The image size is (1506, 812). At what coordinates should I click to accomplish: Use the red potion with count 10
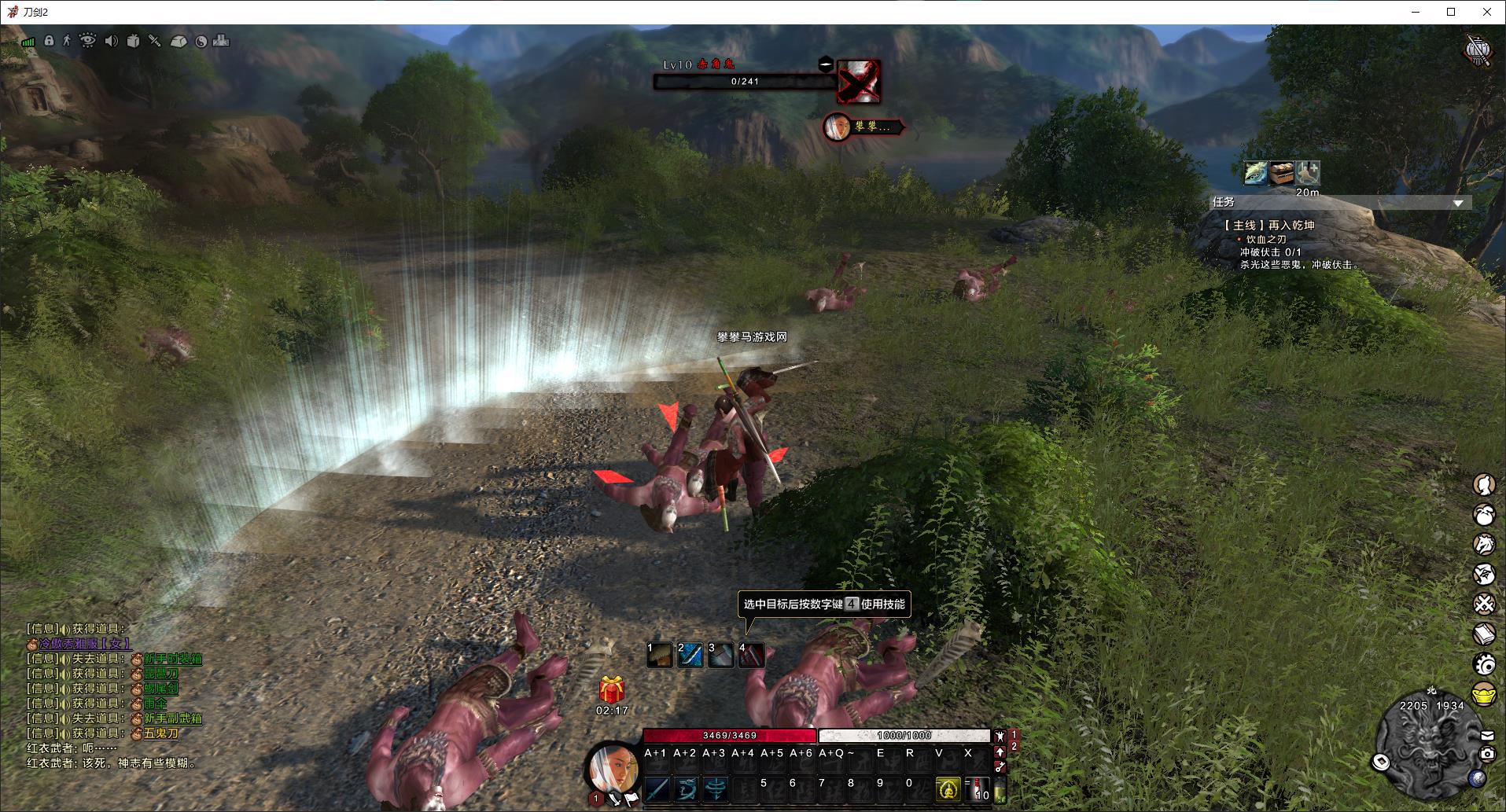979,788
